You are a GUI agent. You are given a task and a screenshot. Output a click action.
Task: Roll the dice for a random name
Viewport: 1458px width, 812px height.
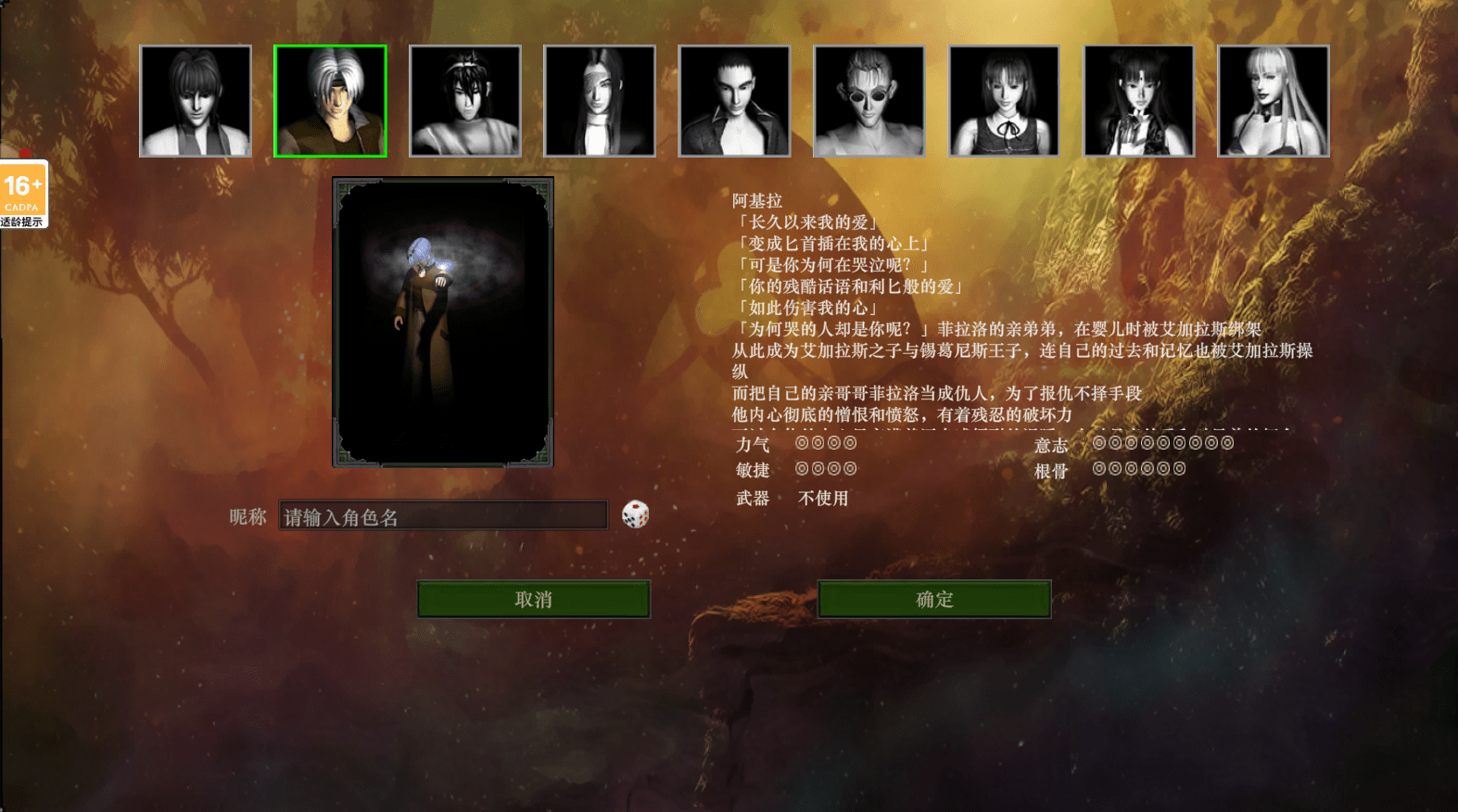point(635,514)
